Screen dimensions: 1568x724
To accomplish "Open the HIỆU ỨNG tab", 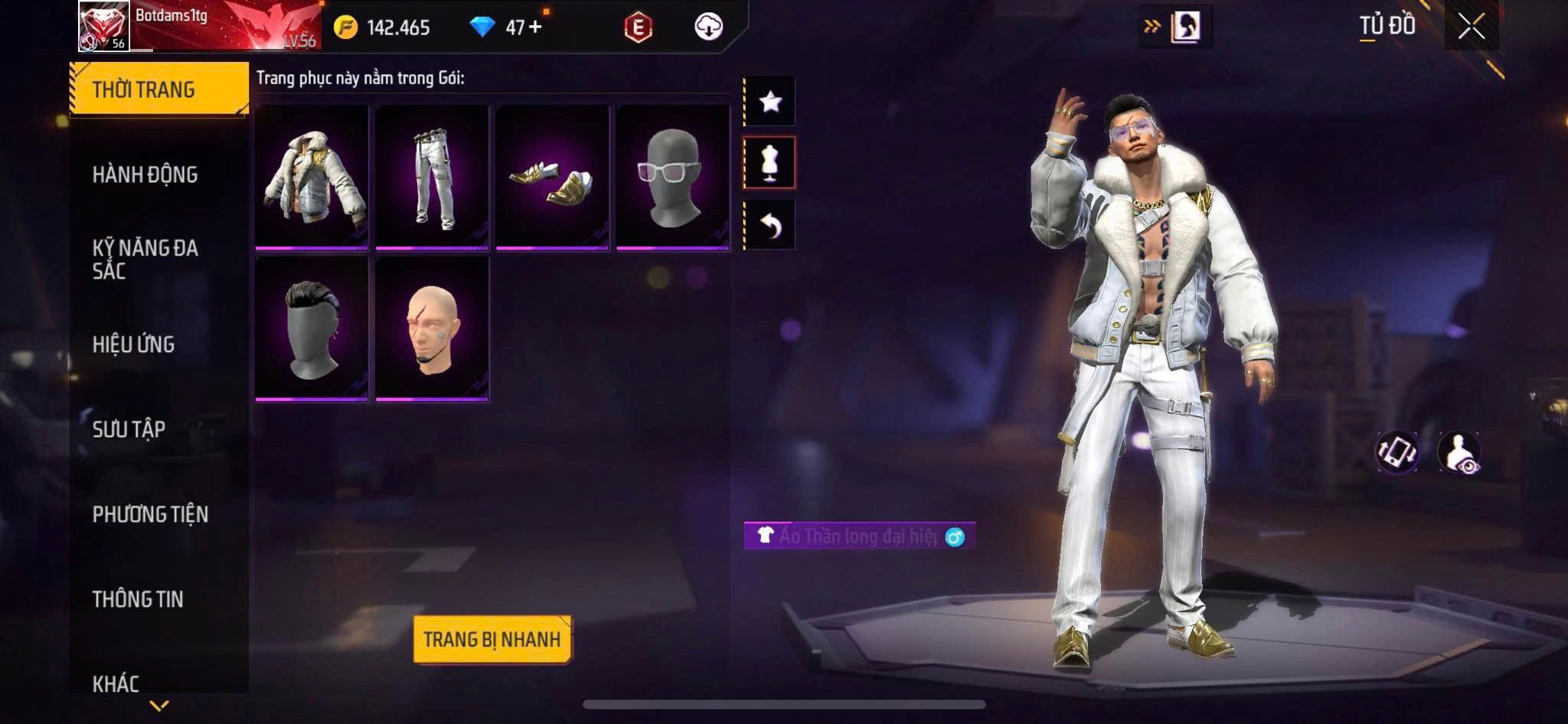I will pyautogui.click(x=134, y=344).
